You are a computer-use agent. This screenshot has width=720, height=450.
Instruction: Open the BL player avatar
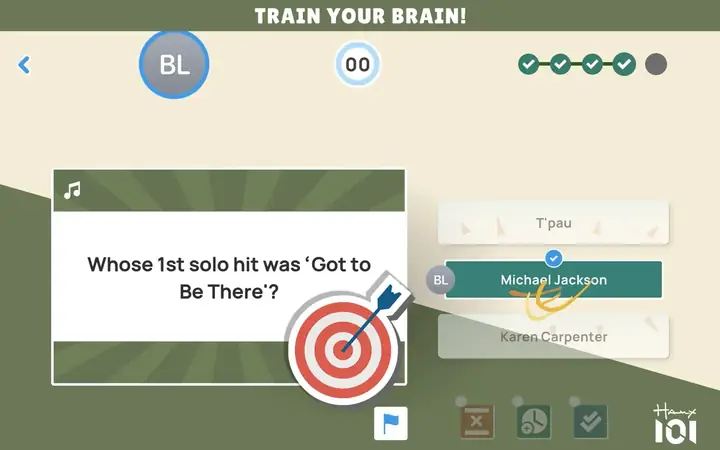click(x=174, y=65)
